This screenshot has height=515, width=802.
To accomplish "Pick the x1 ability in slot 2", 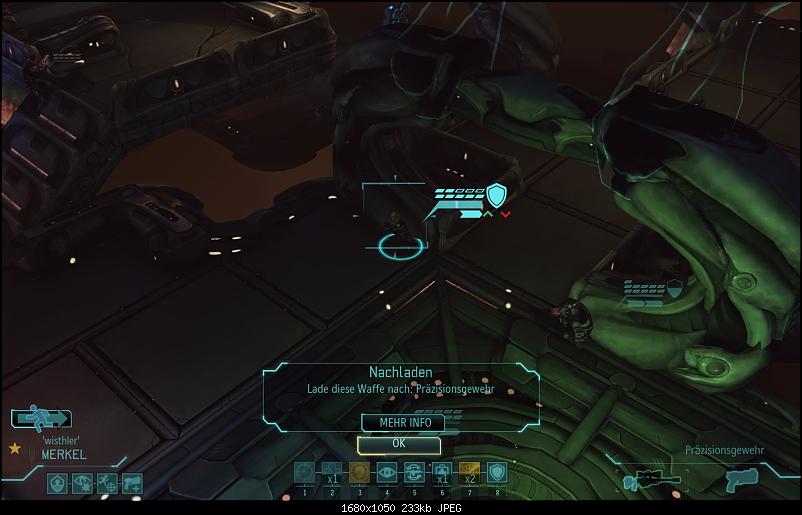I will click(331, 473).
